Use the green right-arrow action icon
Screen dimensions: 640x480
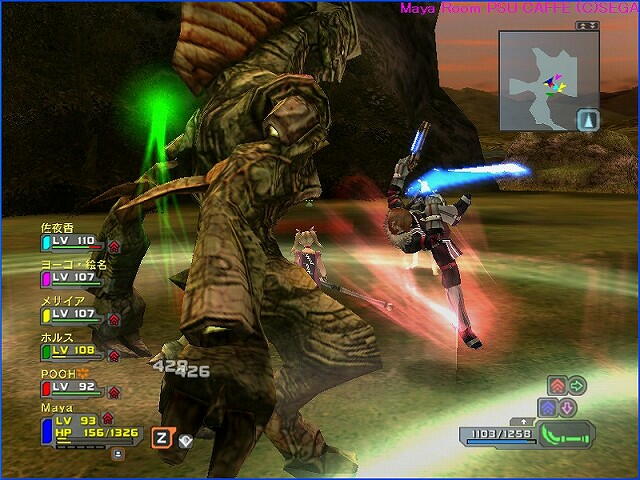[x=576, y=386]
